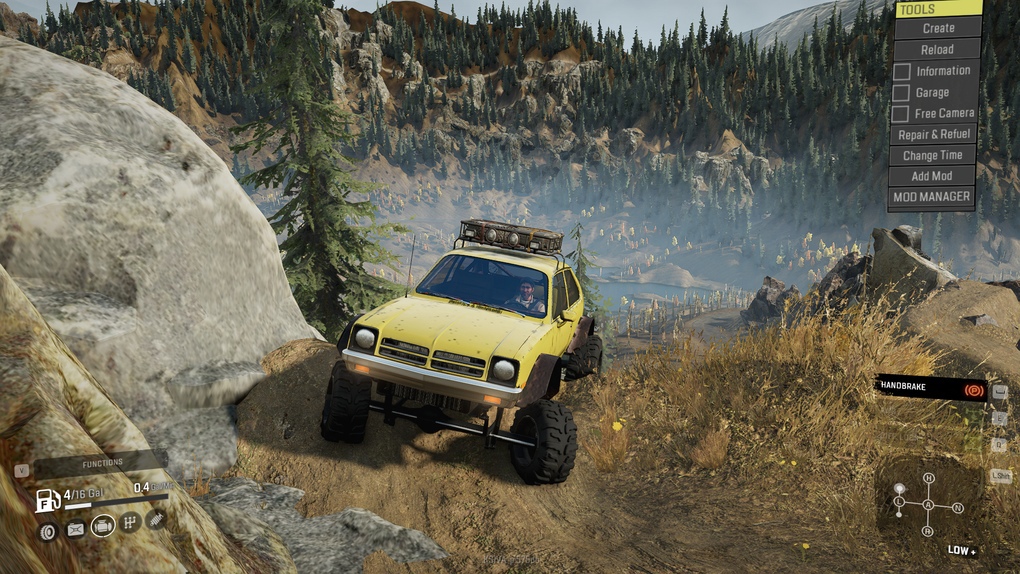Toggle the engine icon
The width and height of the screenshot is (1020, 574).
tap(103, 526)
